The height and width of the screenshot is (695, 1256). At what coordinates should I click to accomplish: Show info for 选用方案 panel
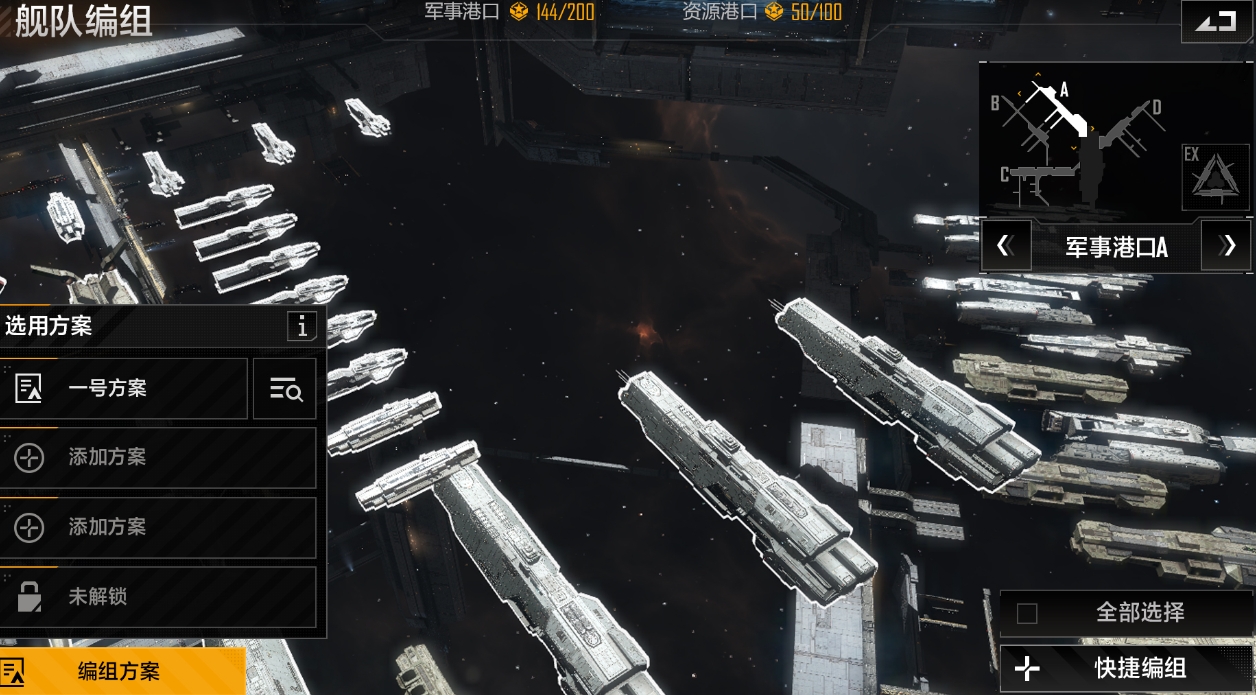[x=302, y=326]
